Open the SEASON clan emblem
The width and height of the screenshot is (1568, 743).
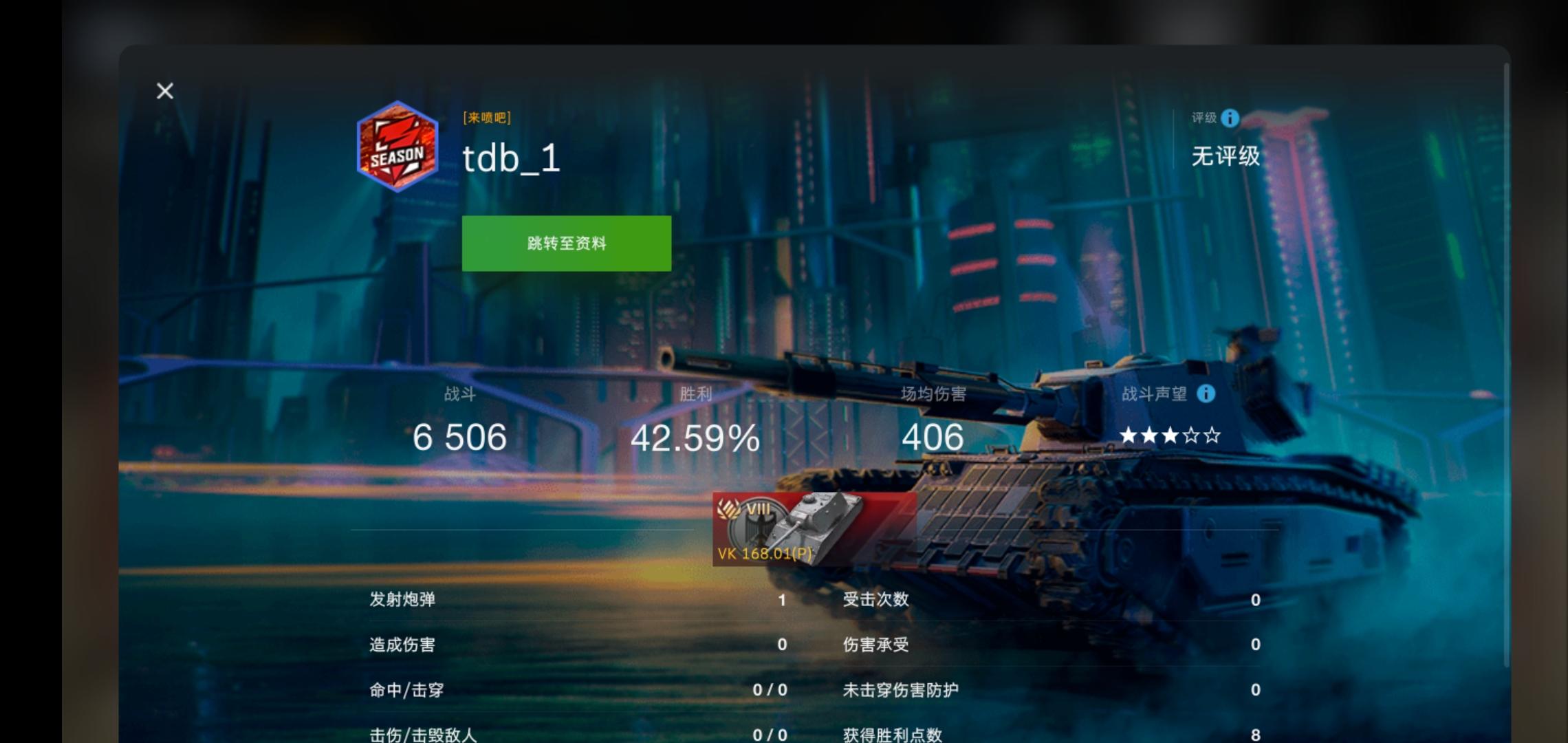[x=398, y=149]
